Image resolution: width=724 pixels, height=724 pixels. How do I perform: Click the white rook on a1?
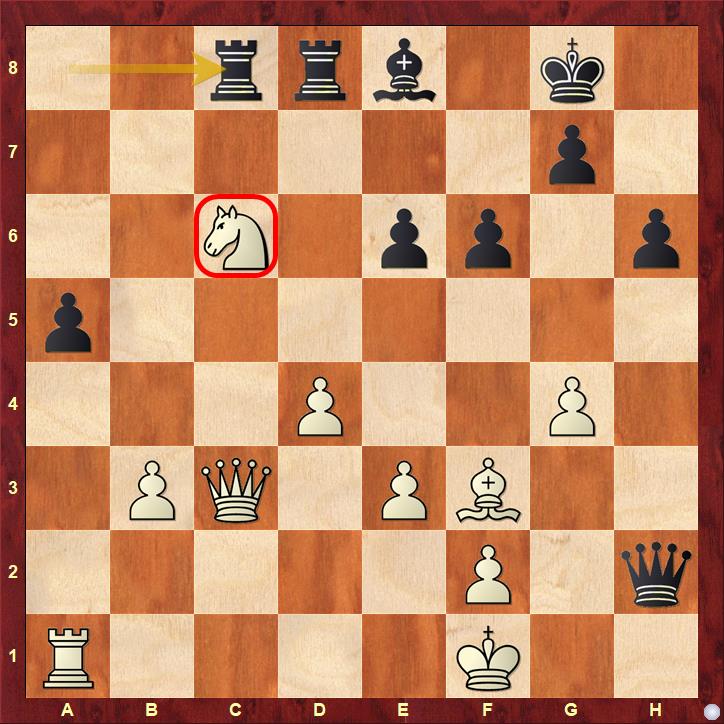(68, 656)
